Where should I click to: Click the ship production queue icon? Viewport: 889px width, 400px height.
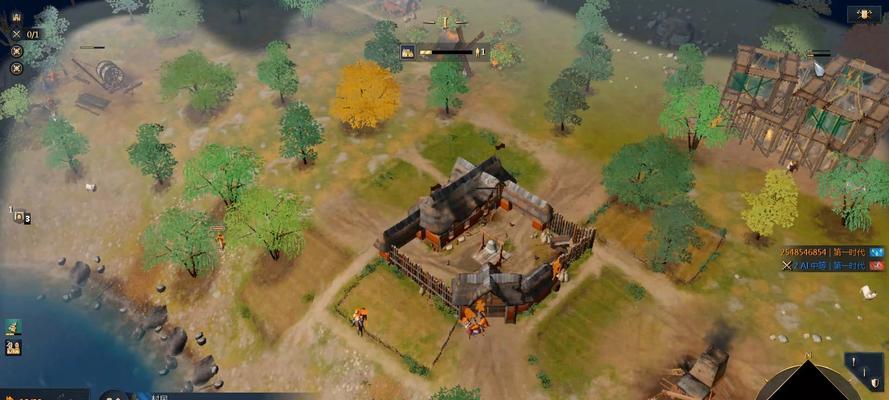pyautogui.click(x=14, y=327)
